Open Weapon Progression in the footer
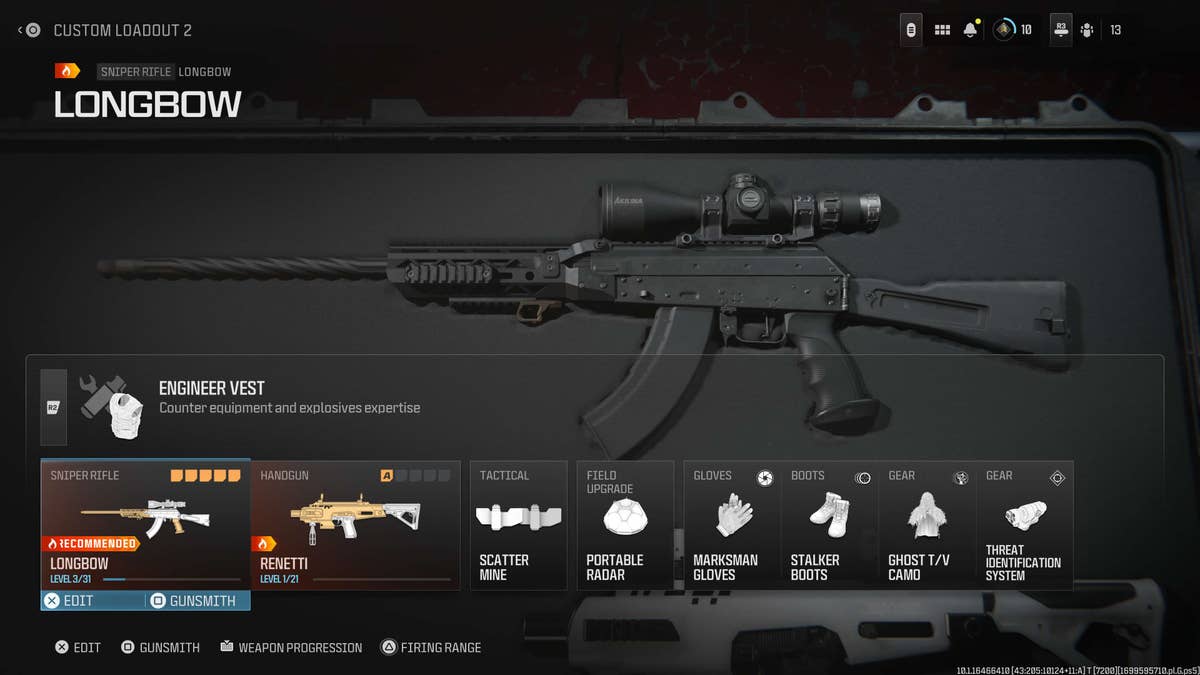The image size is (1200, 675). tap(291, 648)
